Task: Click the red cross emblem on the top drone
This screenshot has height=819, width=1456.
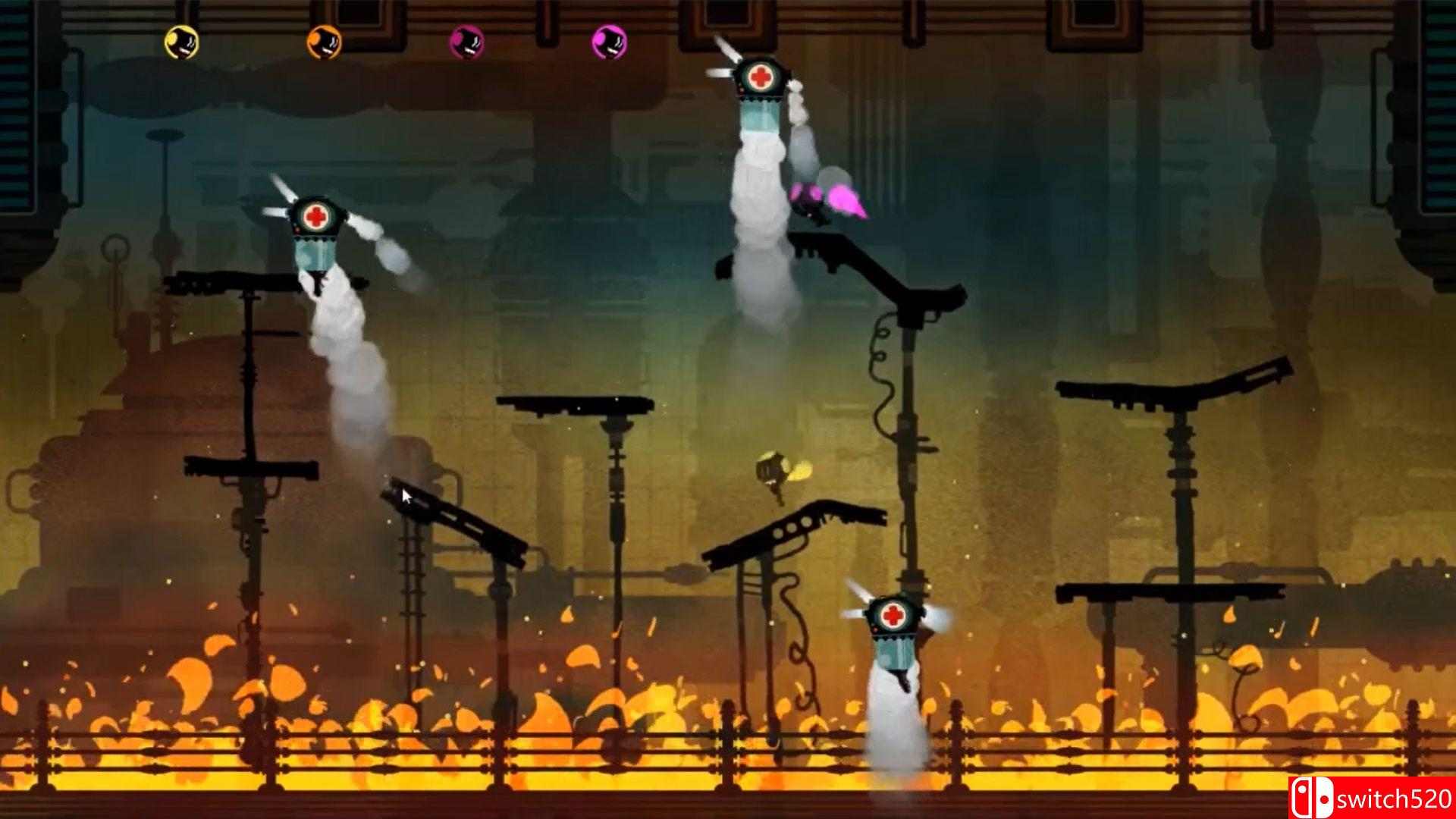Action: 761,75
